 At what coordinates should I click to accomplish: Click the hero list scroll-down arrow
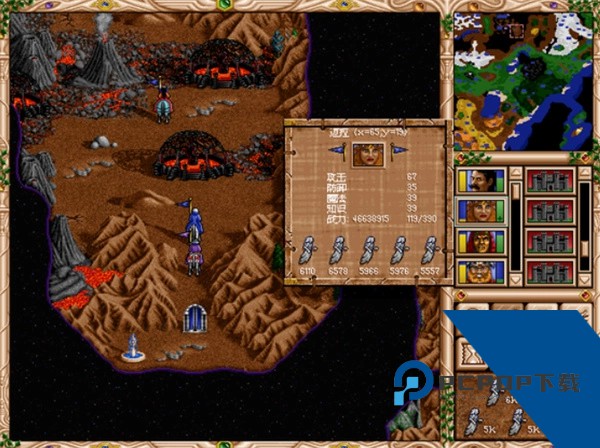(x=515, y=278)
